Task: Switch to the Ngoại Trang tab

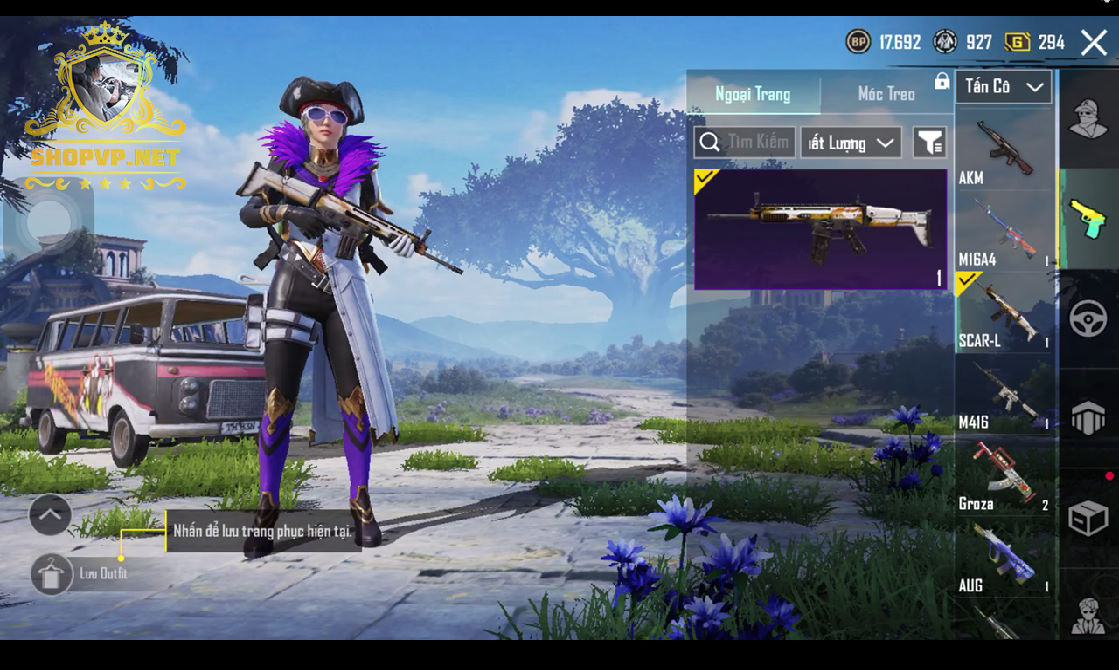Action: pos(753,94)
